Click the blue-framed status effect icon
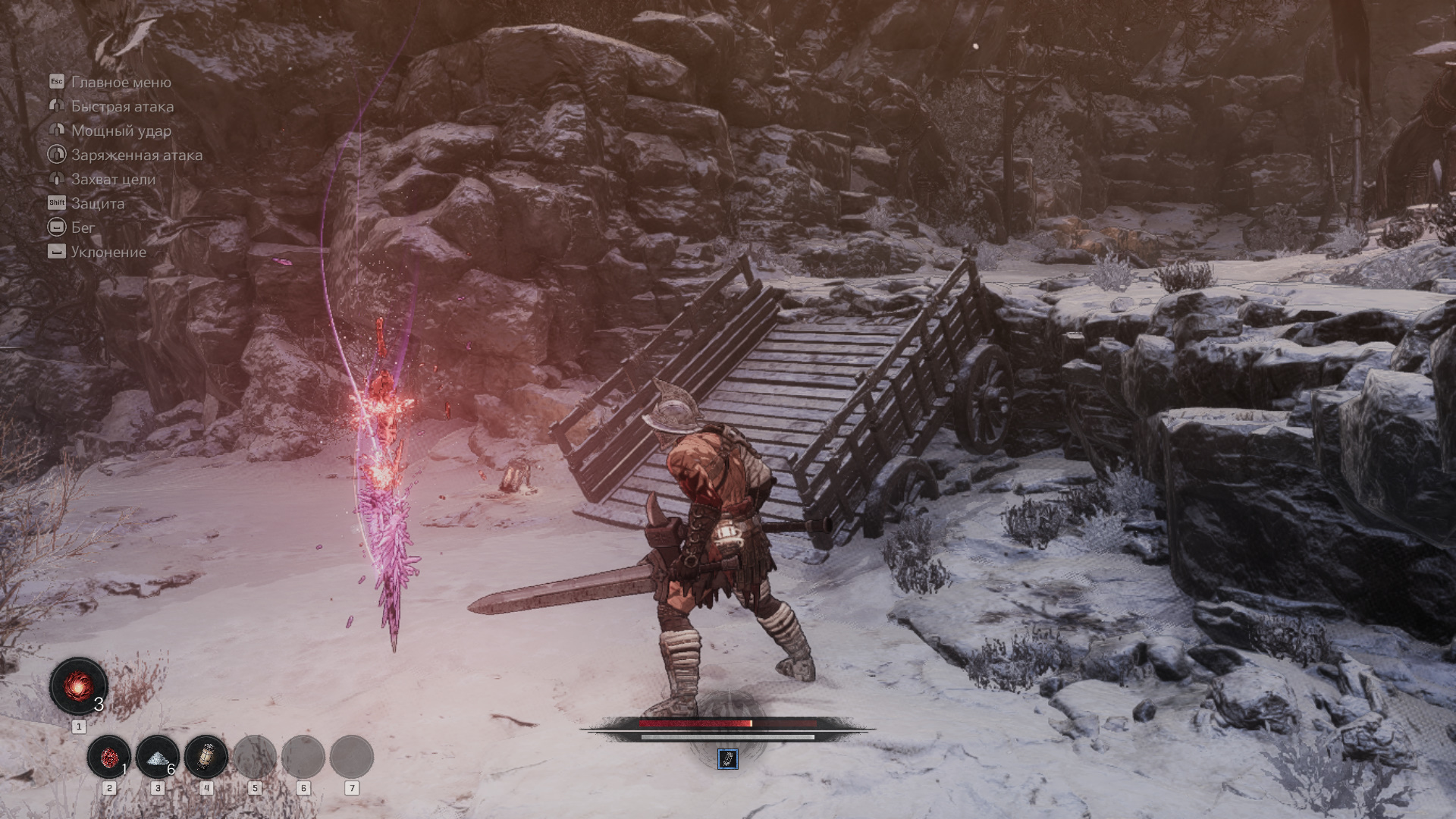 (x=727, y=758)
